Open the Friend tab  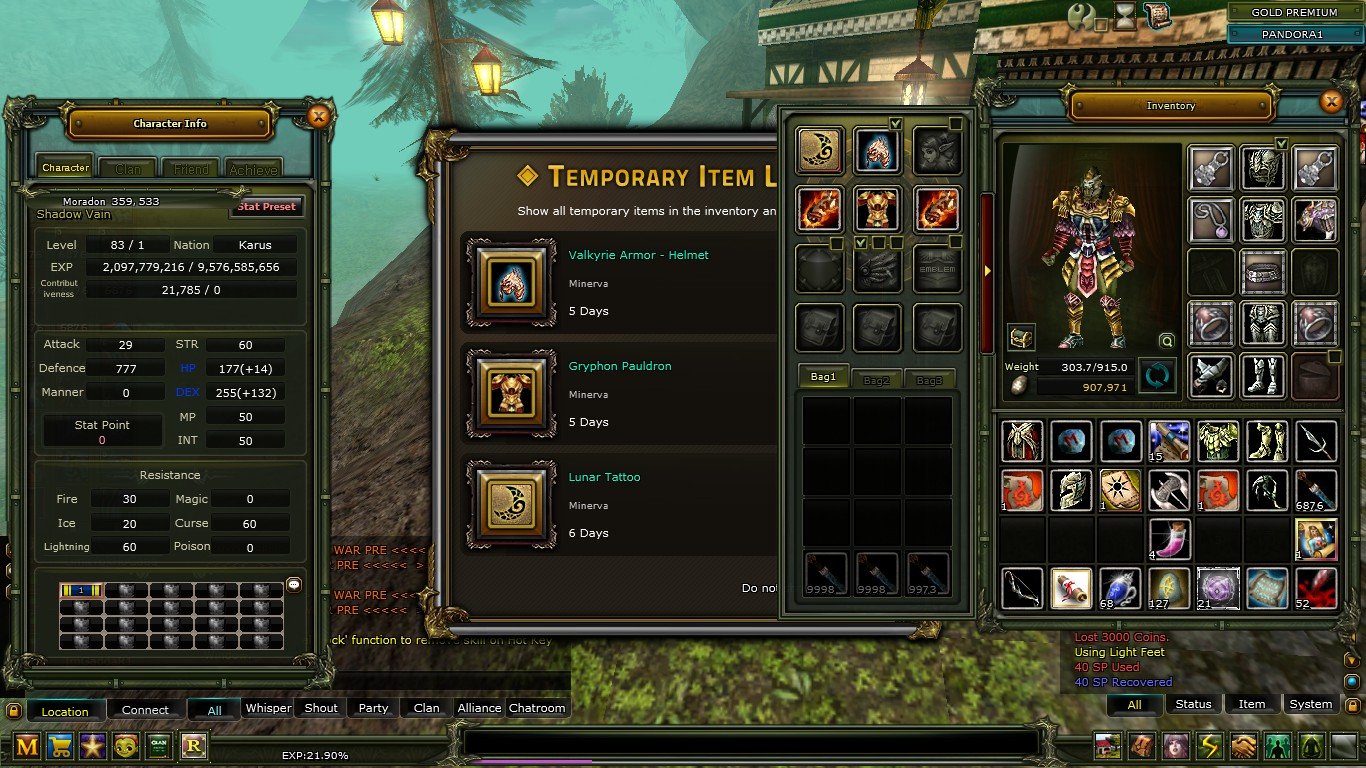(191, 169)
